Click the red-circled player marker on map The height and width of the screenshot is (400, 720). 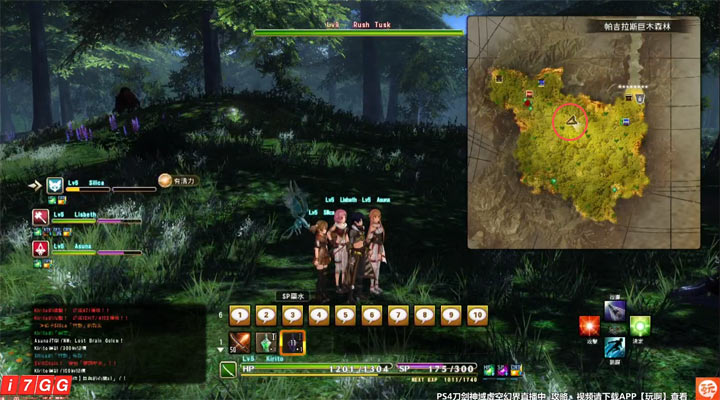571,121
